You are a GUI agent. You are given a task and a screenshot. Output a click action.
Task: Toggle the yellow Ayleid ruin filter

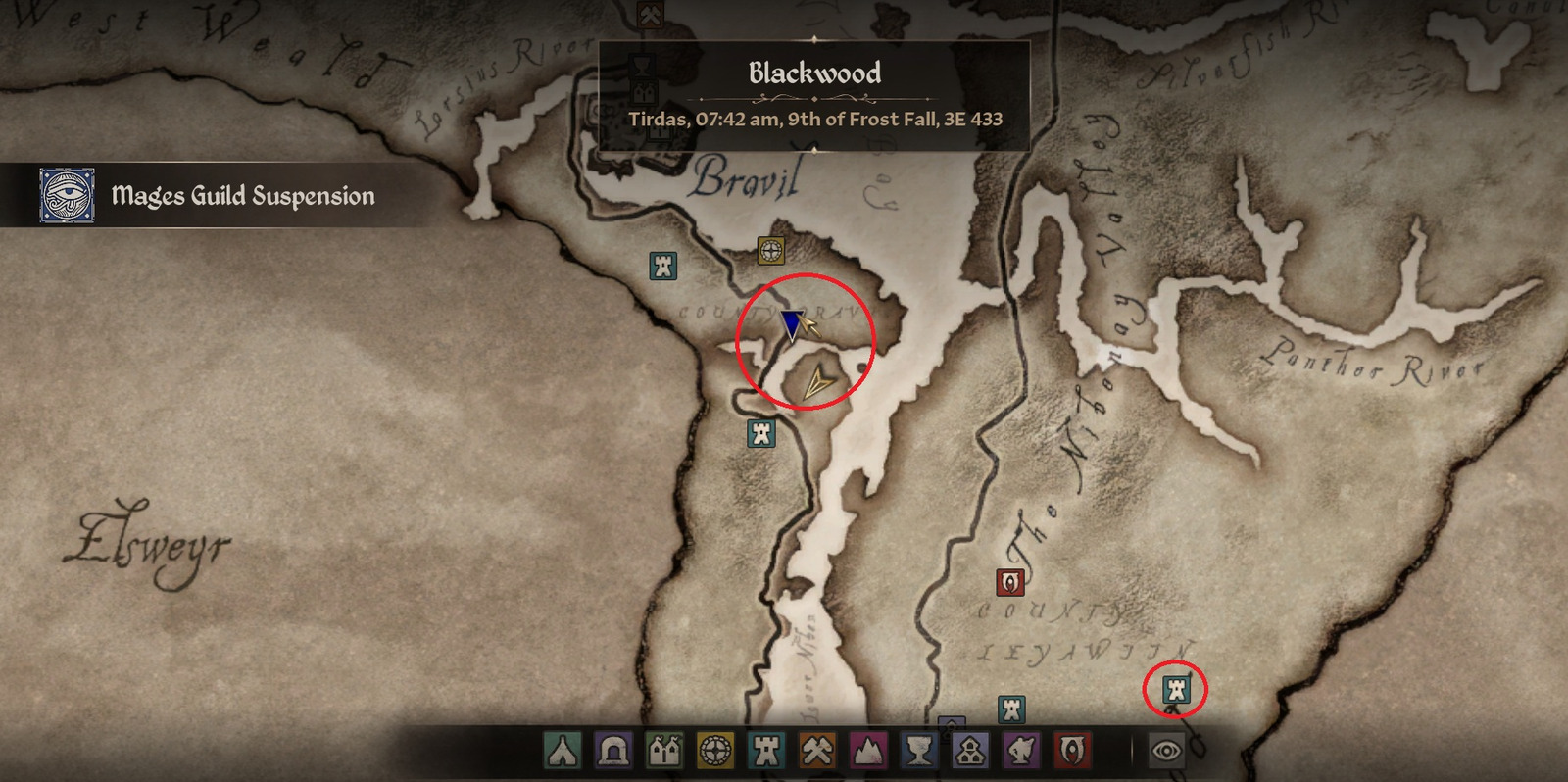[715, 751]
